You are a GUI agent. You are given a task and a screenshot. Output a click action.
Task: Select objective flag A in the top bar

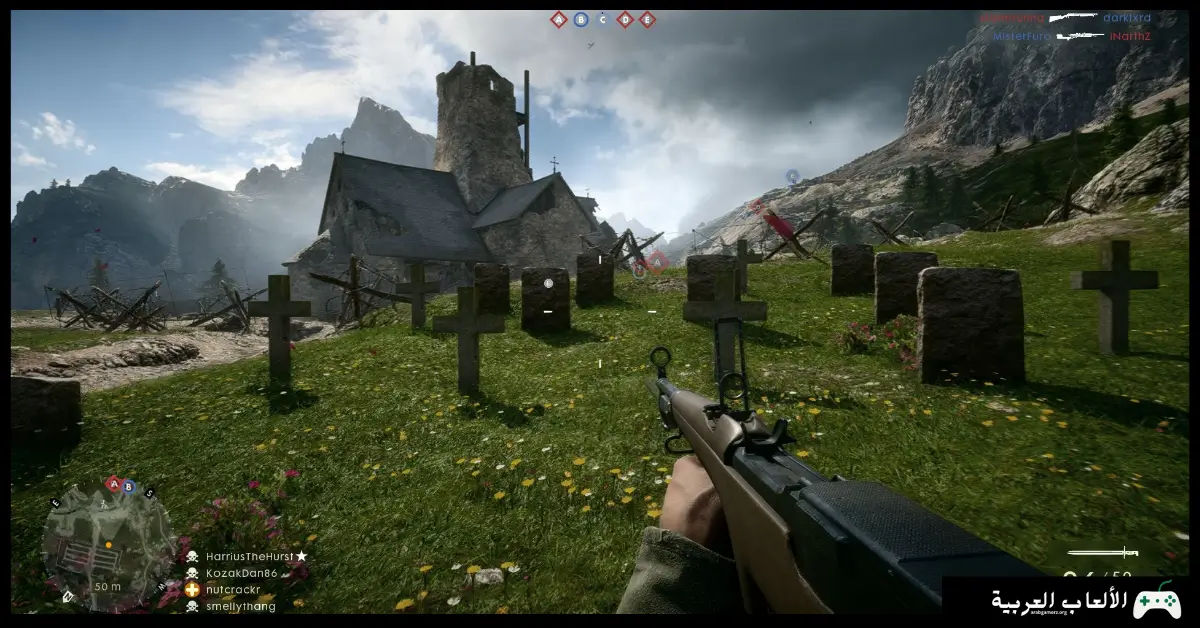pos(559,19)
